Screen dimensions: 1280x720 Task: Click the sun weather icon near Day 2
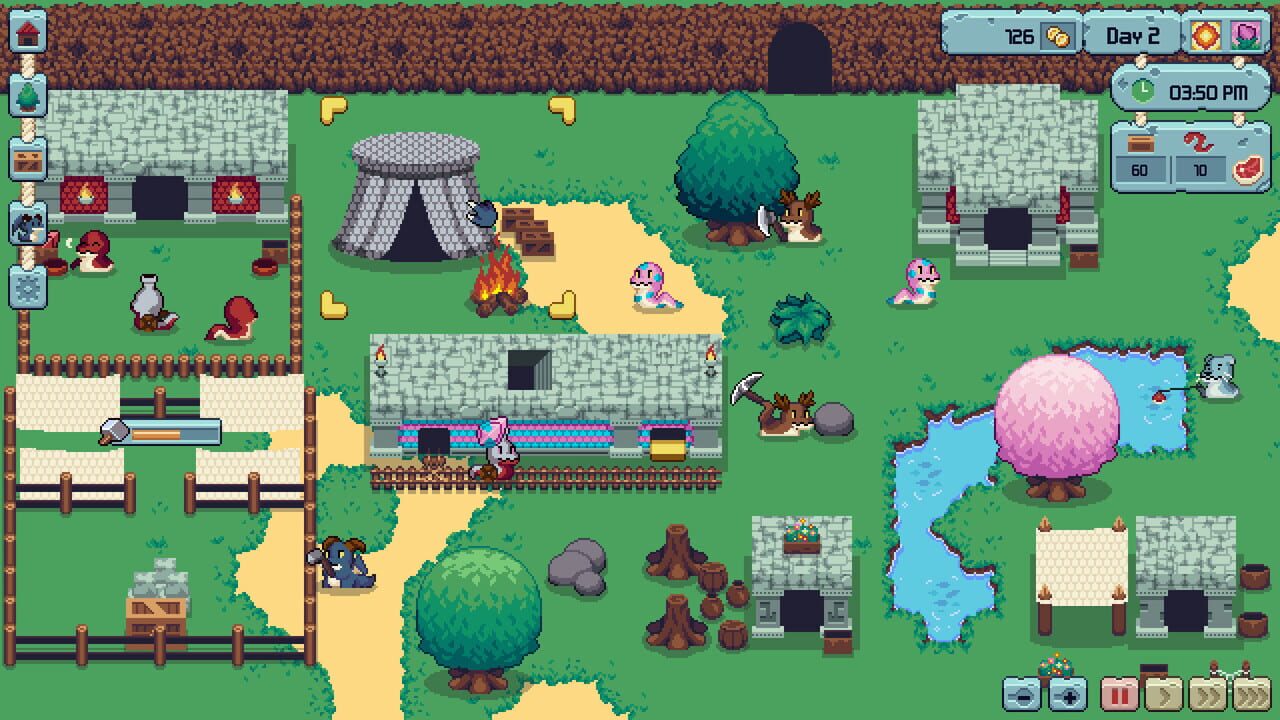[1205, 33]
